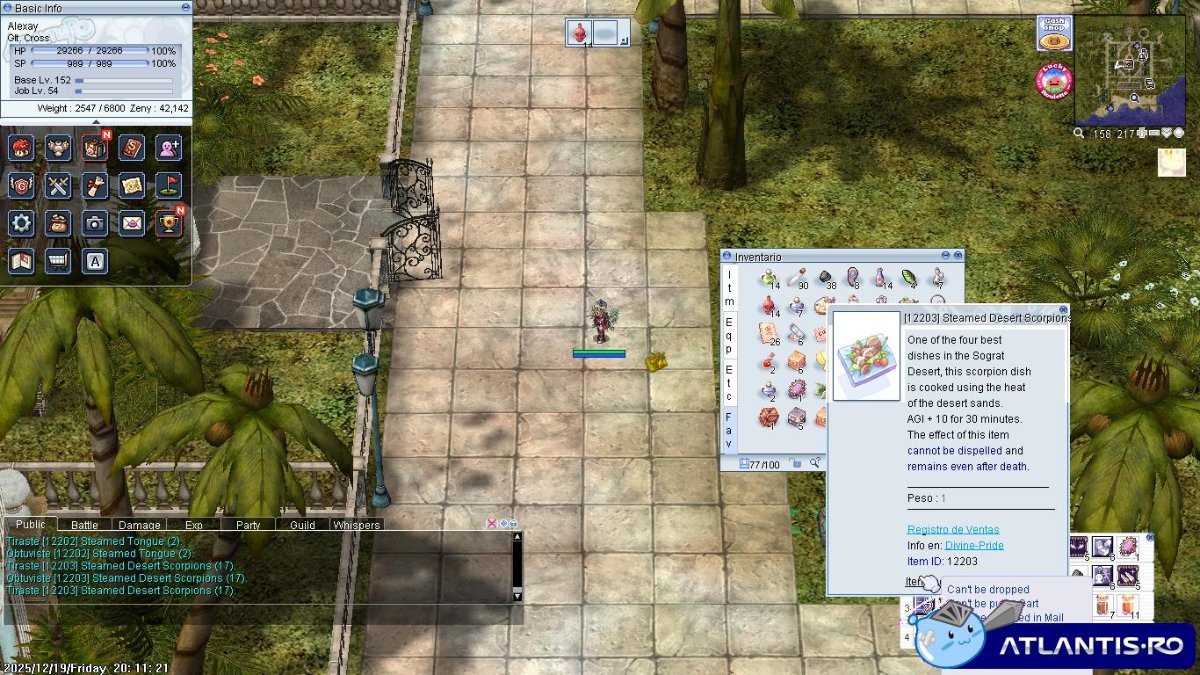Image resolution: width=1200 pixels, height=675 pixels.
Task: Switch to the Eqp inventory tab
Action: coord(729,329)
